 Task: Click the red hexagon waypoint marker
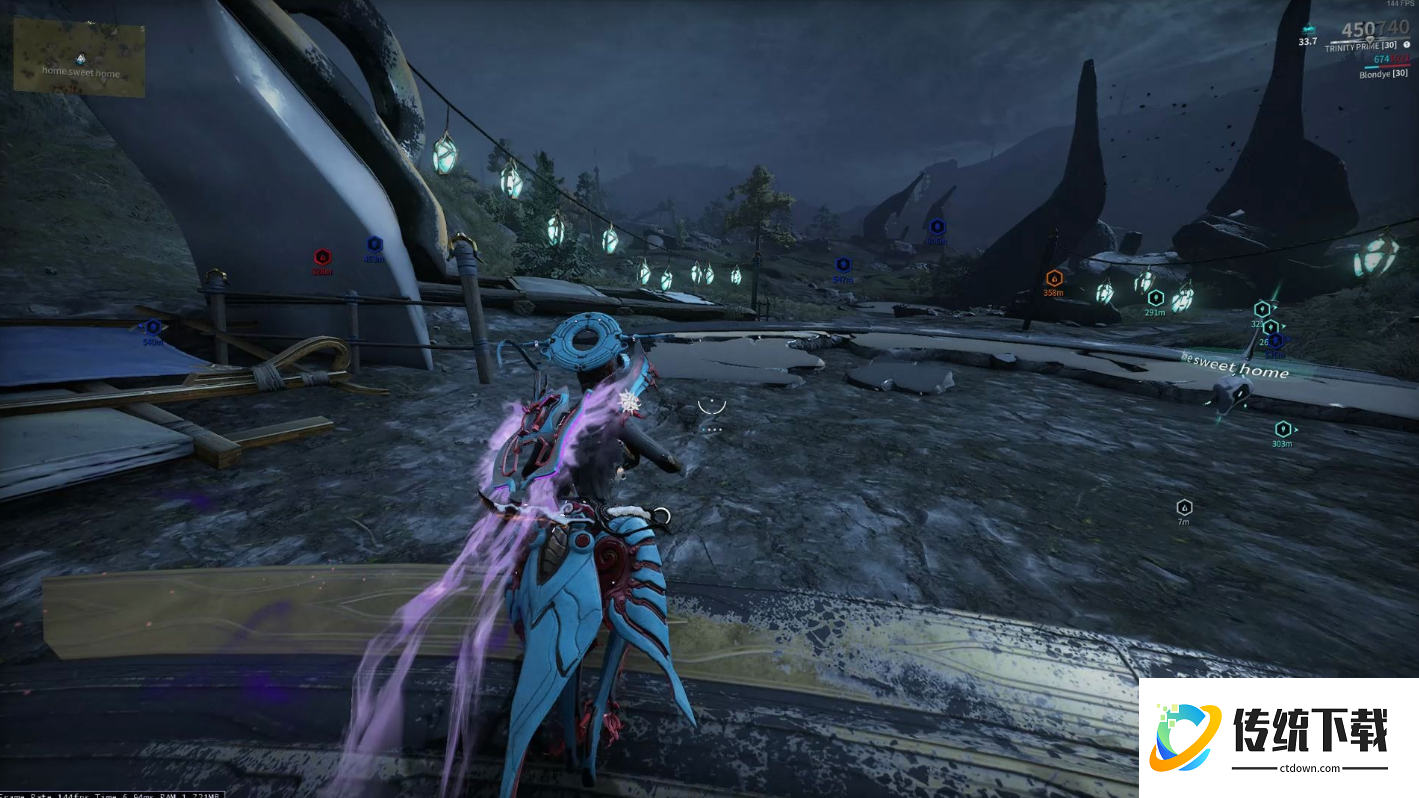click(x=322, y=257)
